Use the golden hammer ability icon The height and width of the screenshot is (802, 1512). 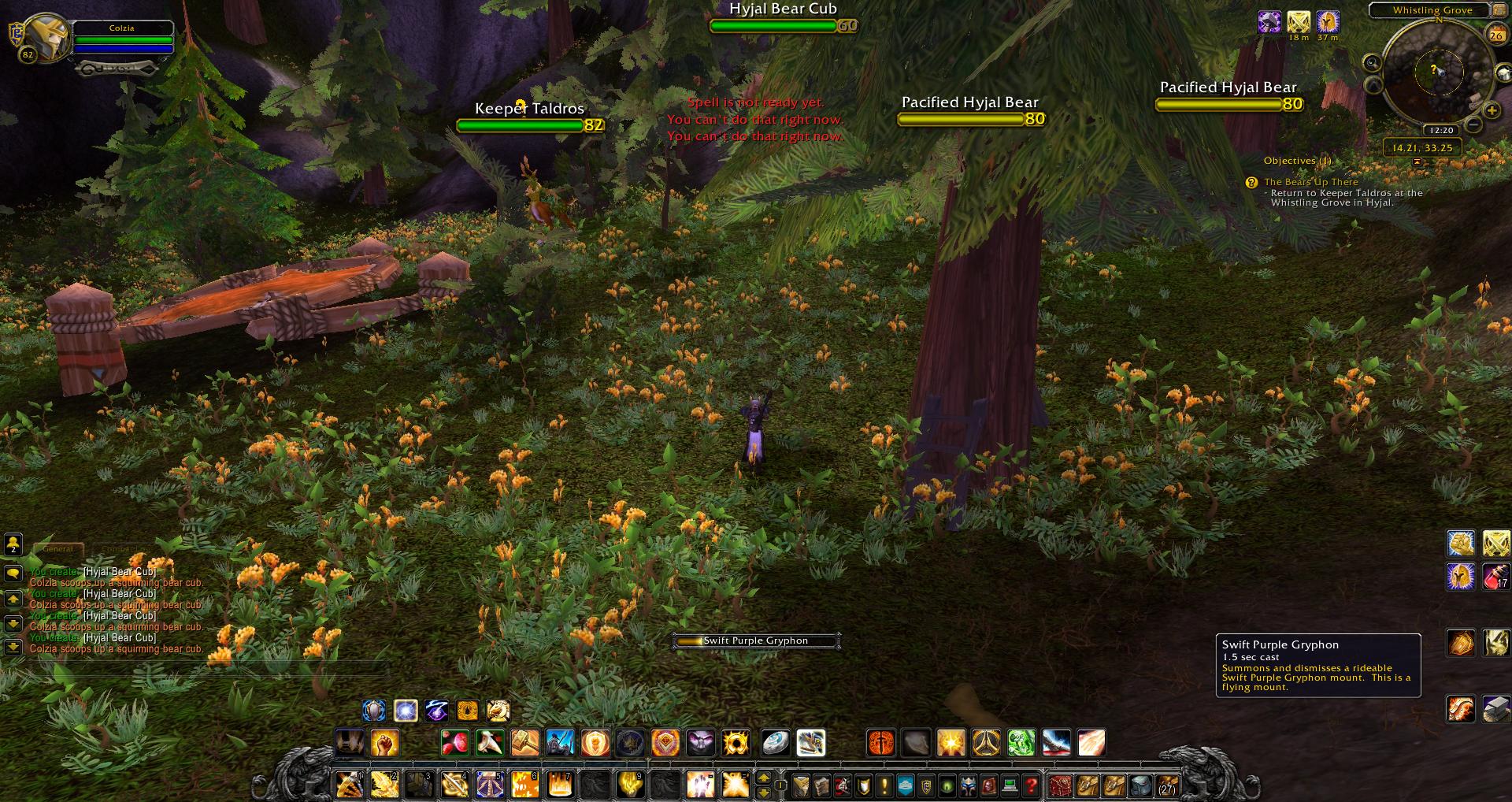pos(524,743)
